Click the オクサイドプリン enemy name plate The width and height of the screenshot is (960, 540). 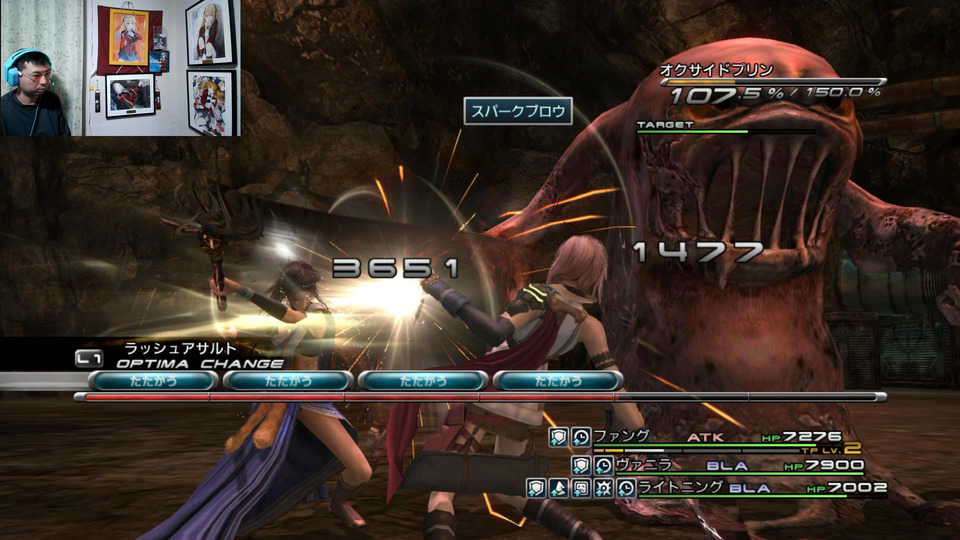pos(716,70)
